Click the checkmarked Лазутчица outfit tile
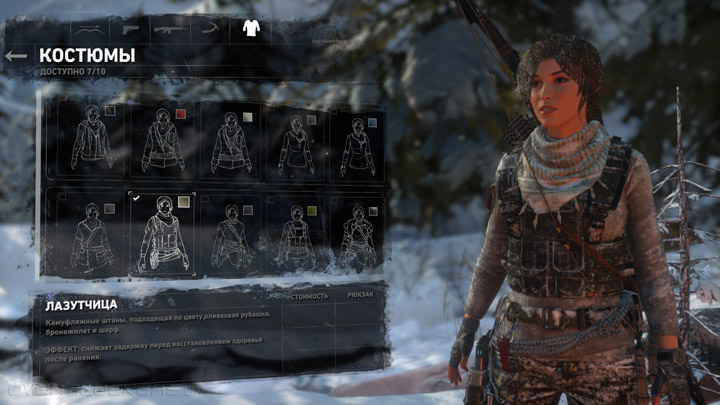 [x=162, y=232]
